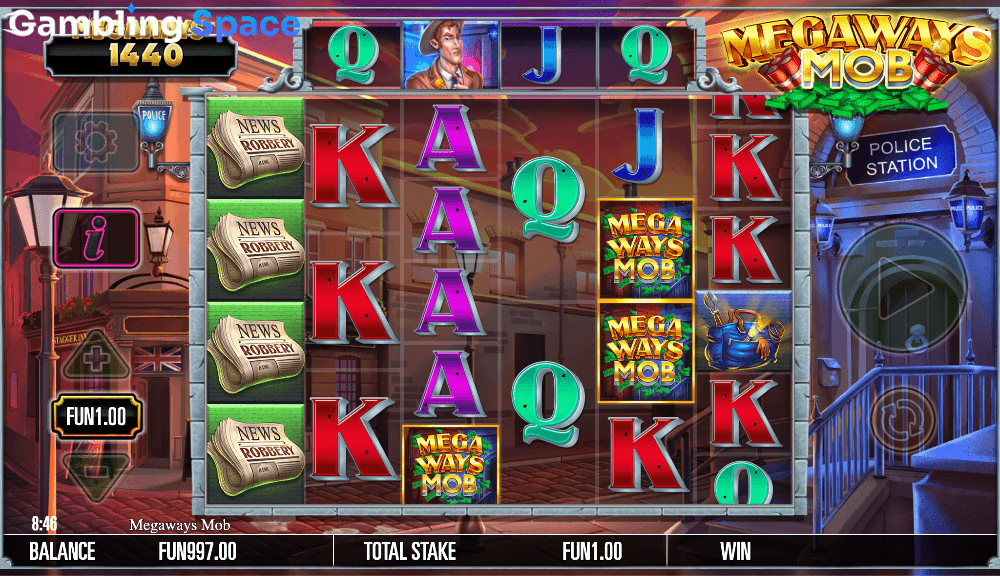
Task: Open the gear settings menu
Action: click(x=95, y=142)
